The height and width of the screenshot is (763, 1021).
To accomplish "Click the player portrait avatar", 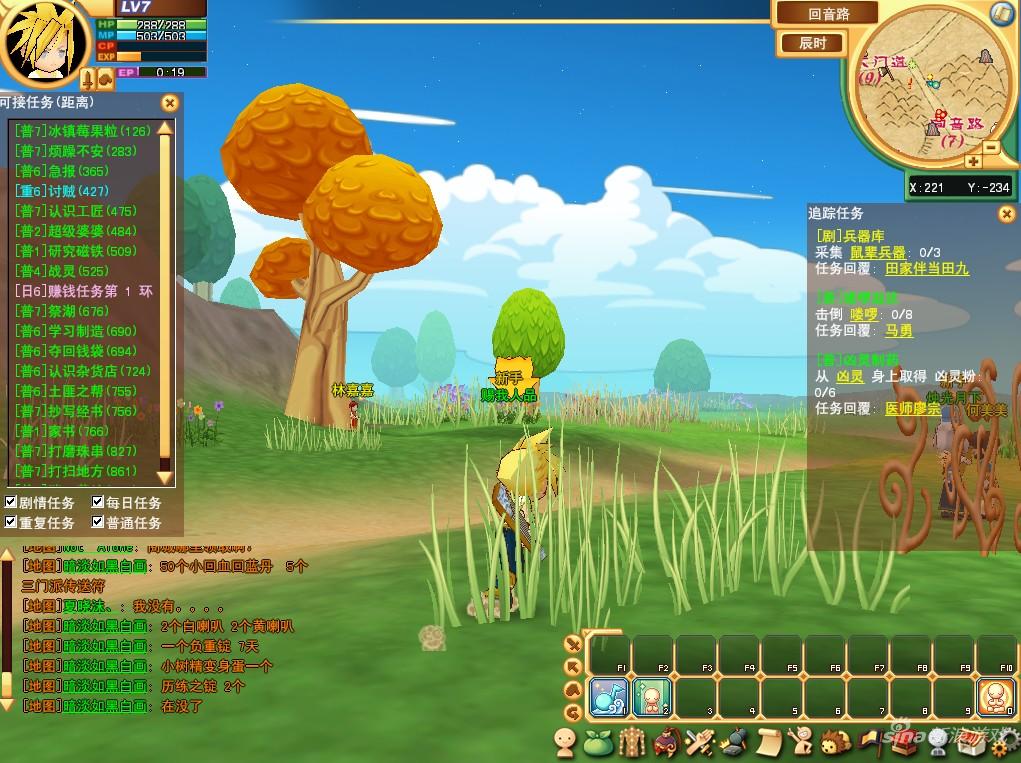I will pyautogui.click(x=40, y=42).
